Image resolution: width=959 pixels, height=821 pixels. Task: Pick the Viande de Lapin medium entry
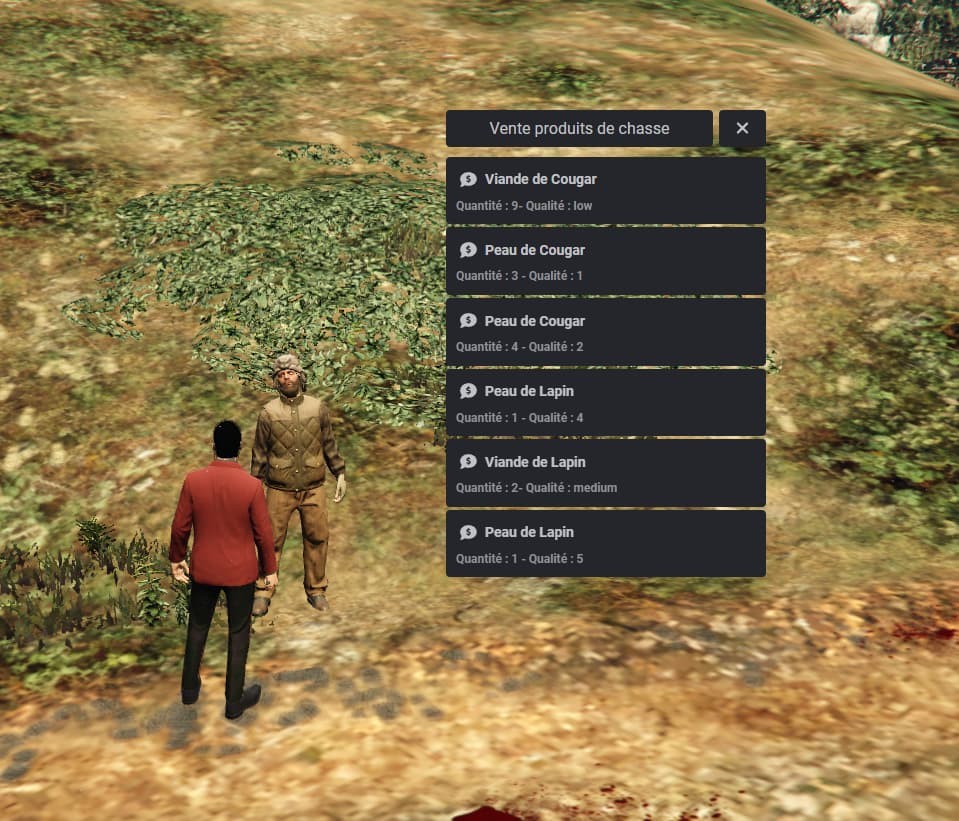tap(605, 473)
